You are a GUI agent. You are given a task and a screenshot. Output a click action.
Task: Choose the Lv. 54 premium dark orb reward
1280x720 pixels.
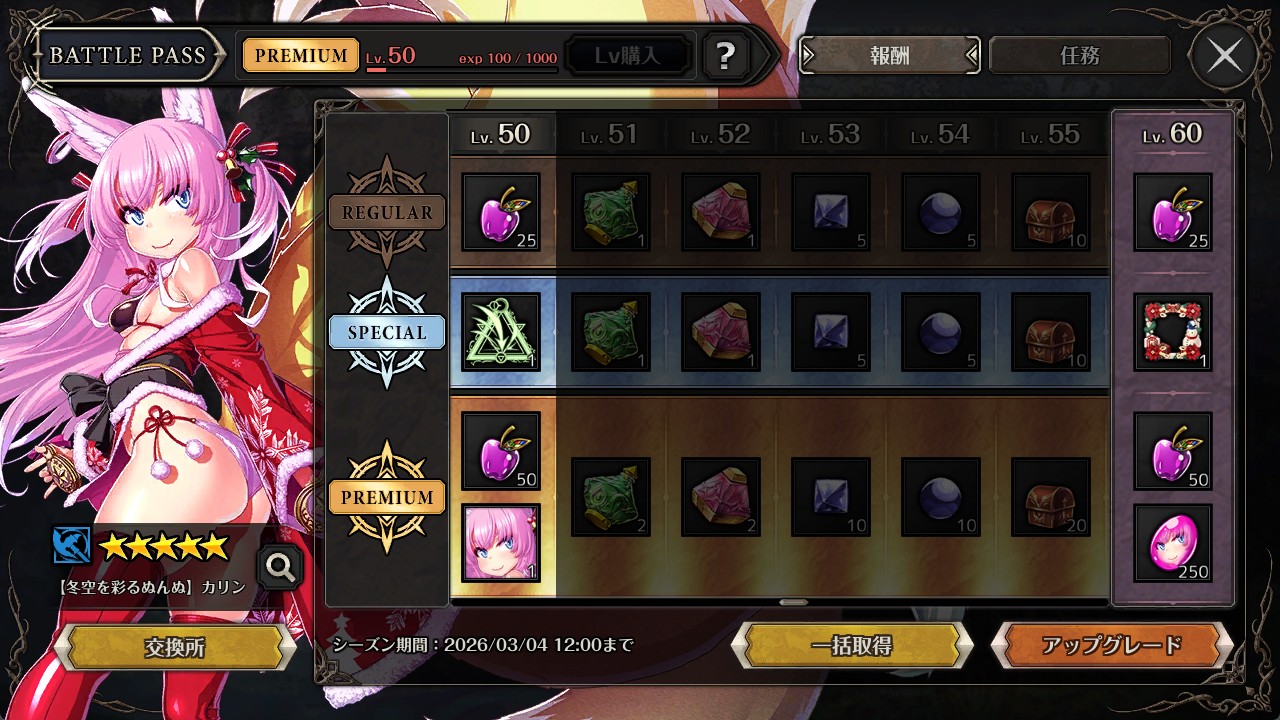pyautogui.click(x=941, y=497)
